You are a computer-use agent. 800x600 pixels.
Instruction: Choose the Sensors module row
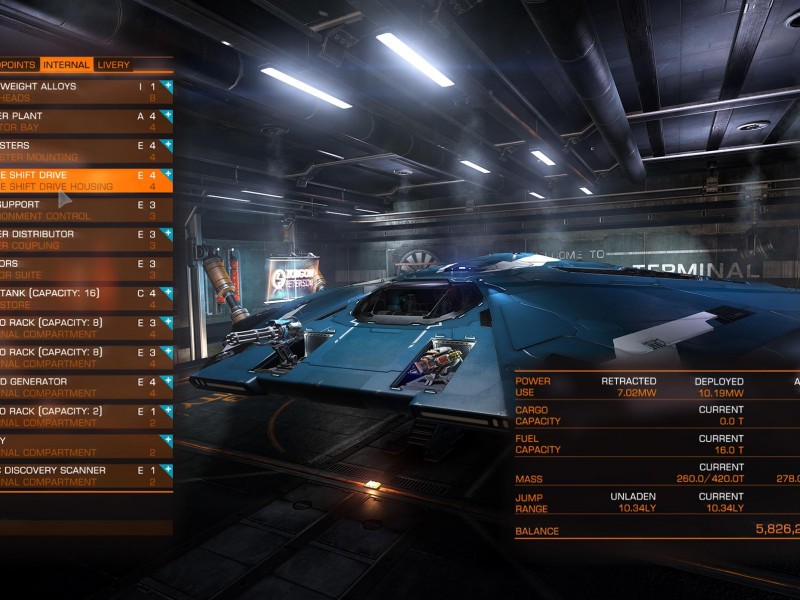point(80,269)
